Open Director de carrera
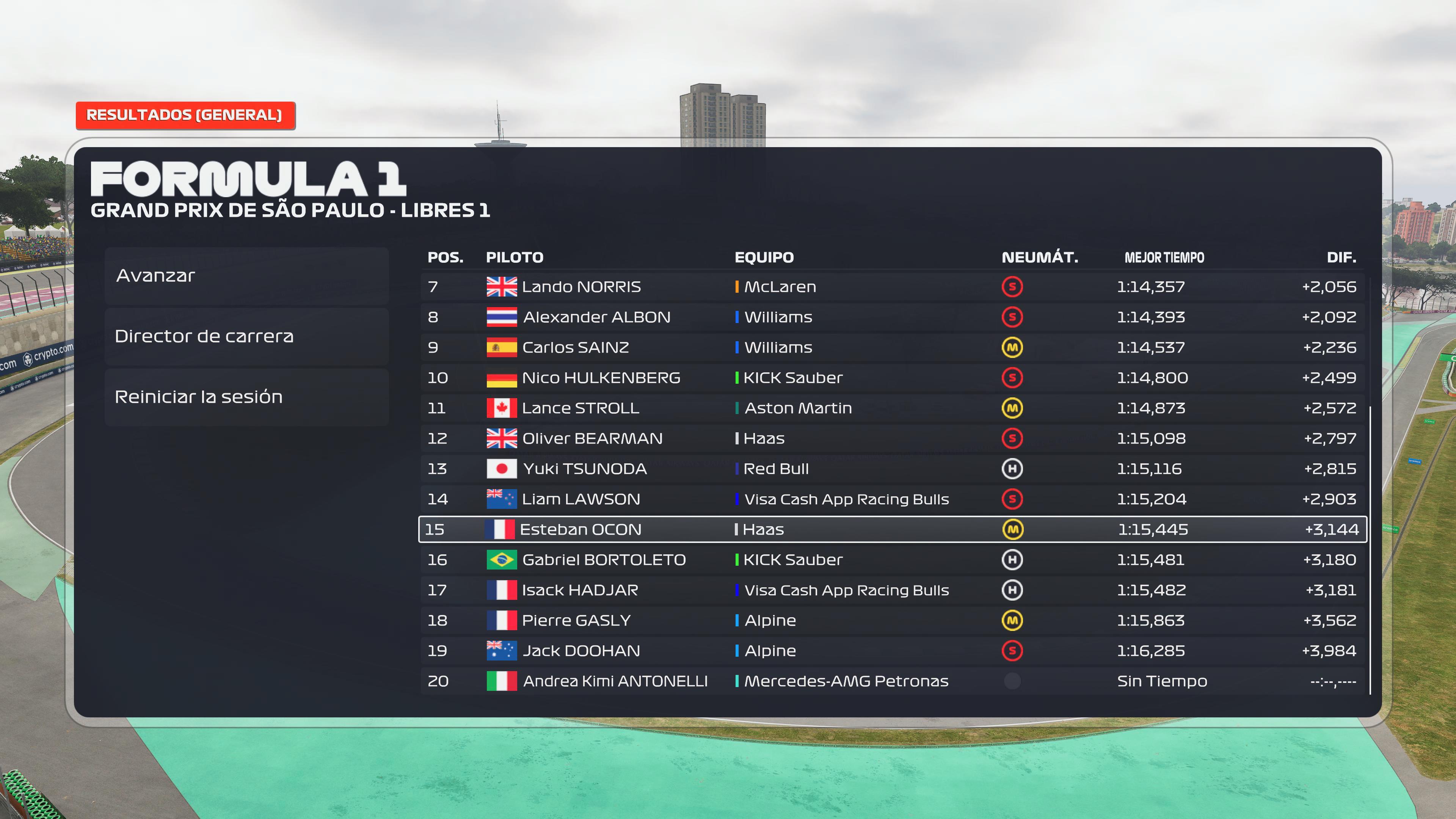The width and height of the screenshot is (1456, 819). point(246,336)
